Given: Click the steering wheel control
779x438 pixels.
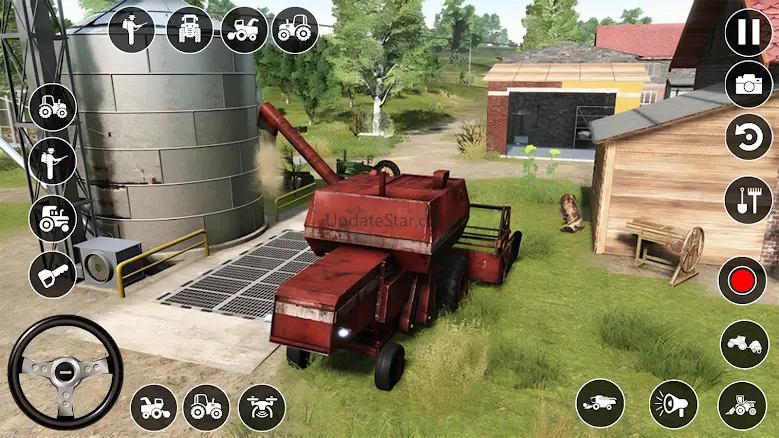Looking at the screenshot, I should (65, 372).
